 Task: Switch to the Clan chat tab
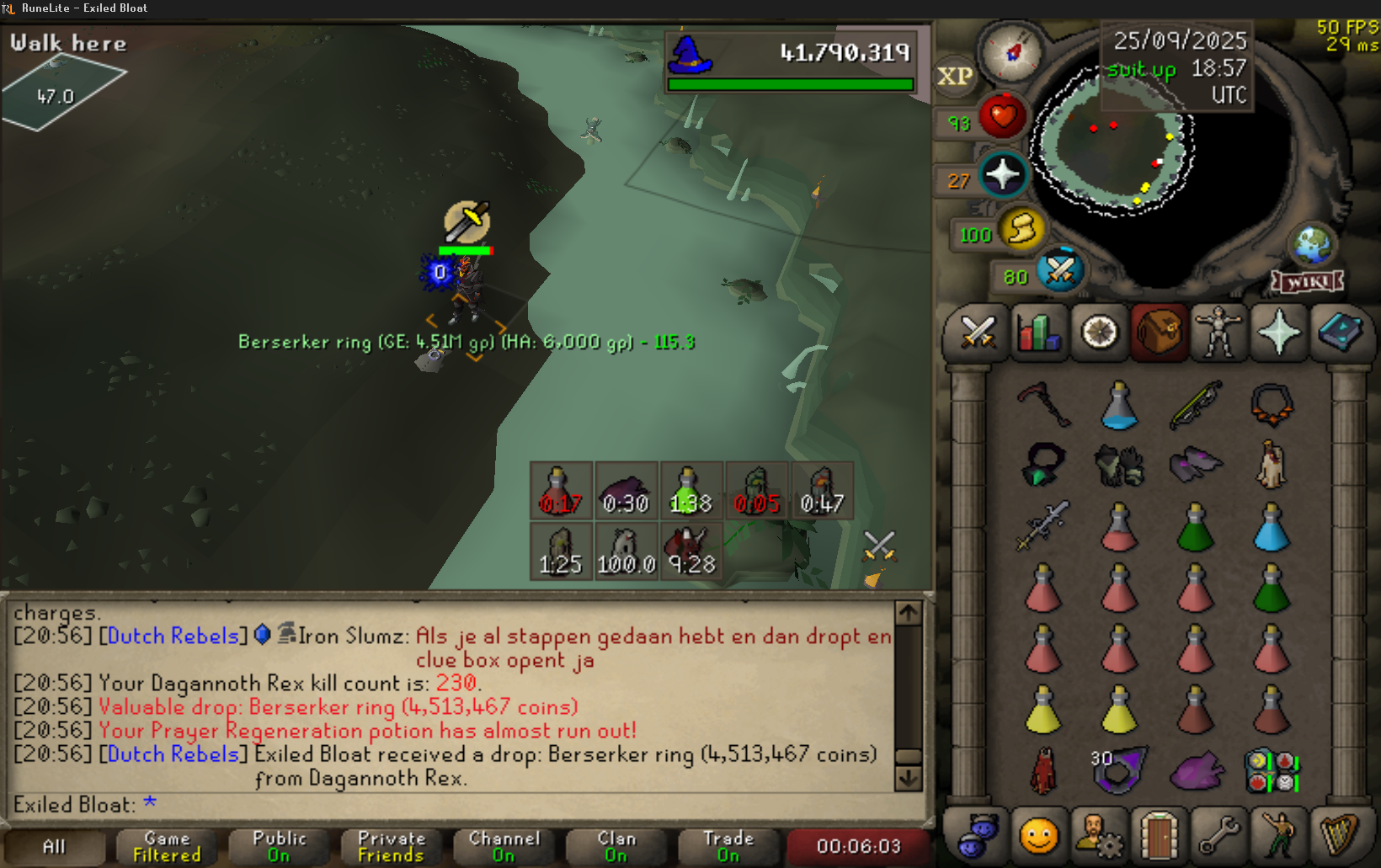click(616, 846)
